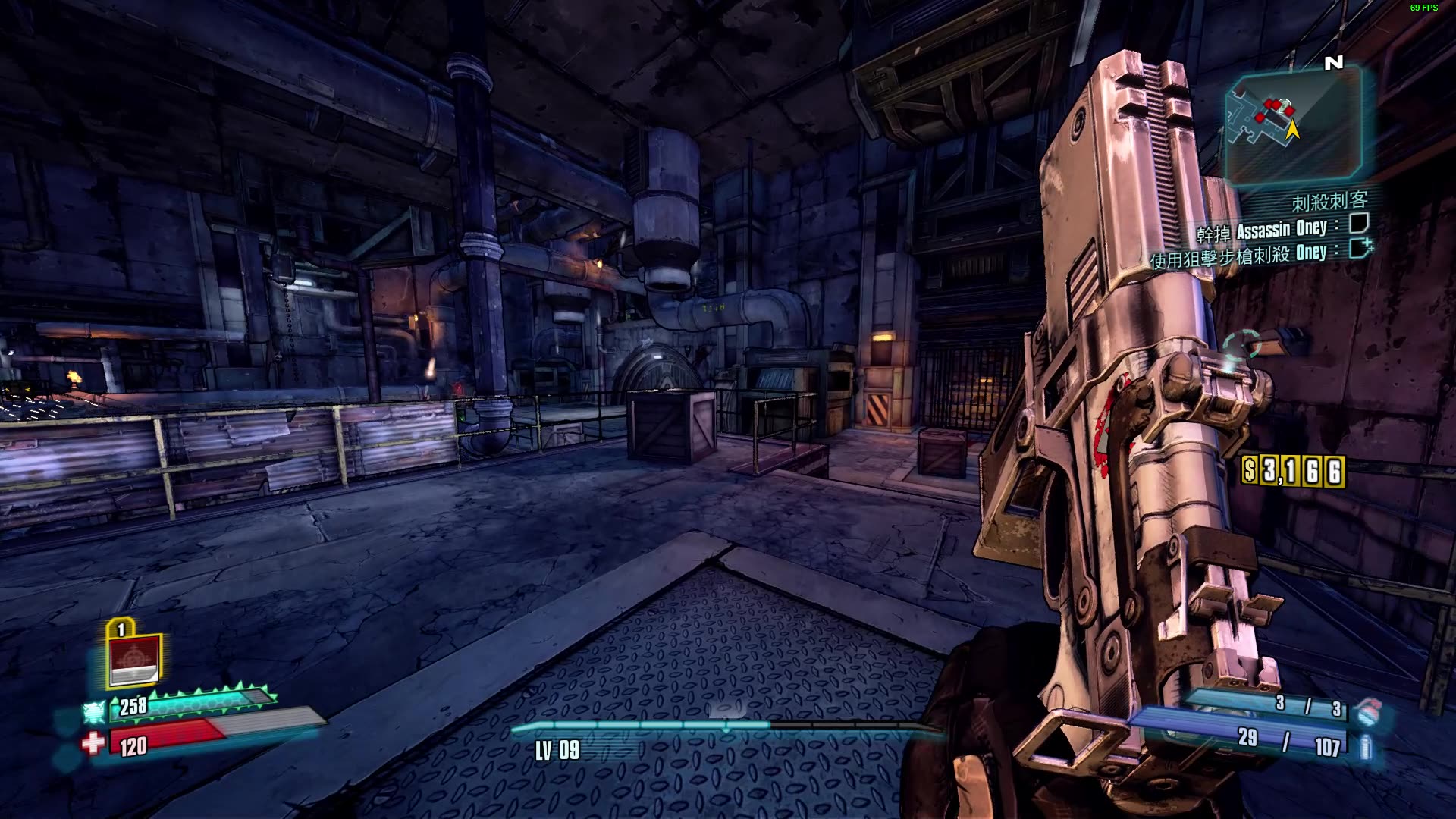Image resolution: width=1456 pixels, height=819 pixels.
Task: Click the 幹掉 Assassin Oney objective checkbox
Action: [1358, 224]
